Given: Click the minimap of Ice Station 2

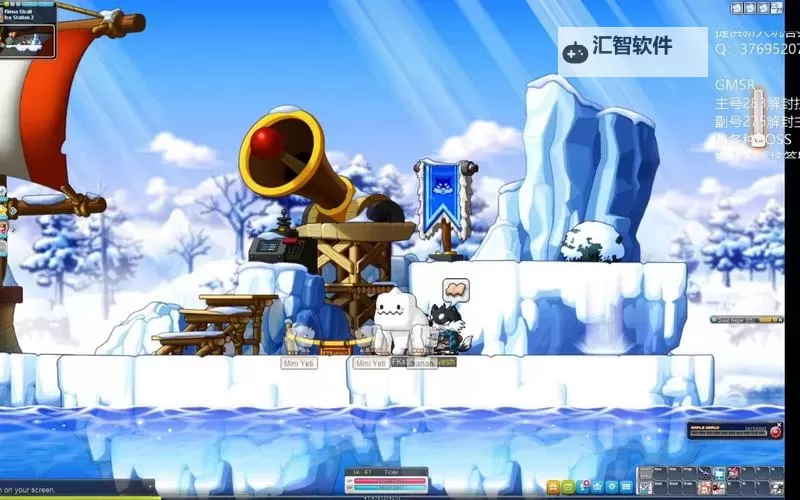Looking at the screenshot, I should click(x=27, y=39).
